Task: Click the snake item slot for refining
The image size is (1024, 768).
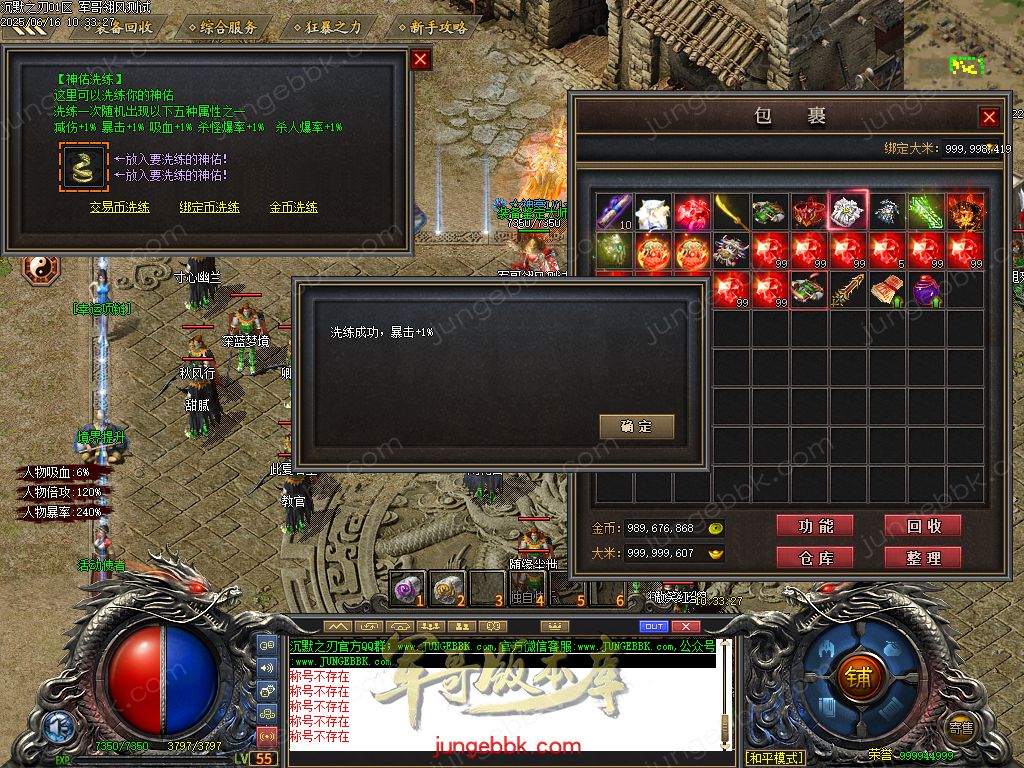Action: [83, 167]
